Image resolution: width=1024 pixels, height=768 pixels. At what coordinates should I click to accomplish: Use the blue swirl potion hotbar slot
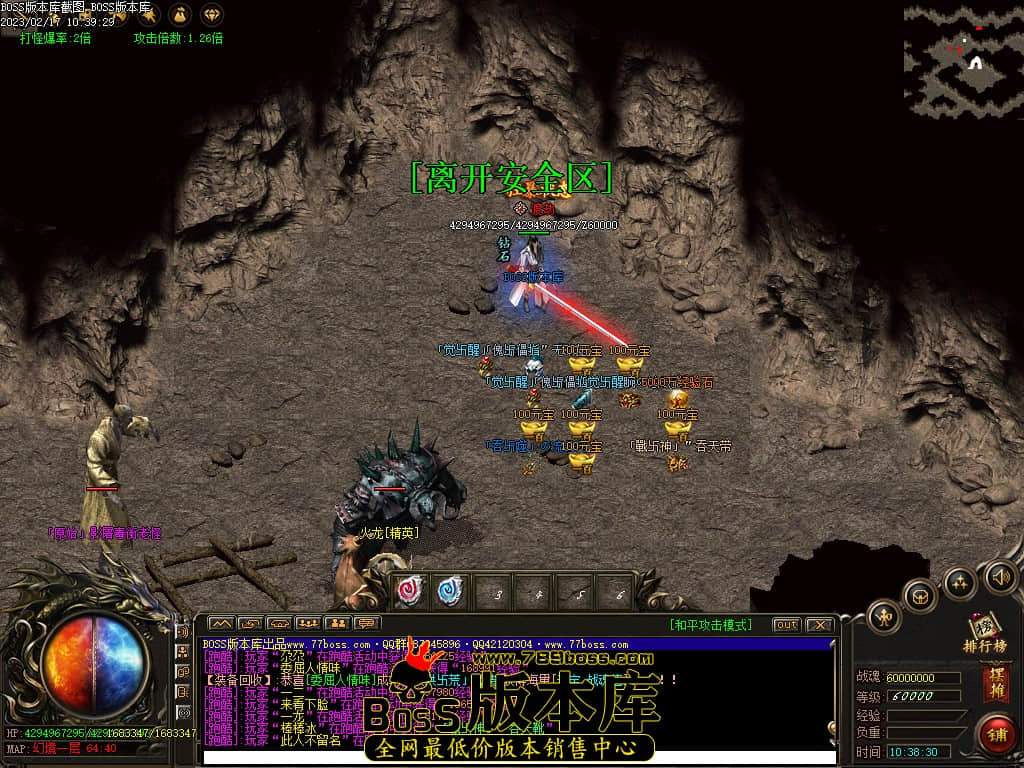pyautogui.click(x=452, y=591)
